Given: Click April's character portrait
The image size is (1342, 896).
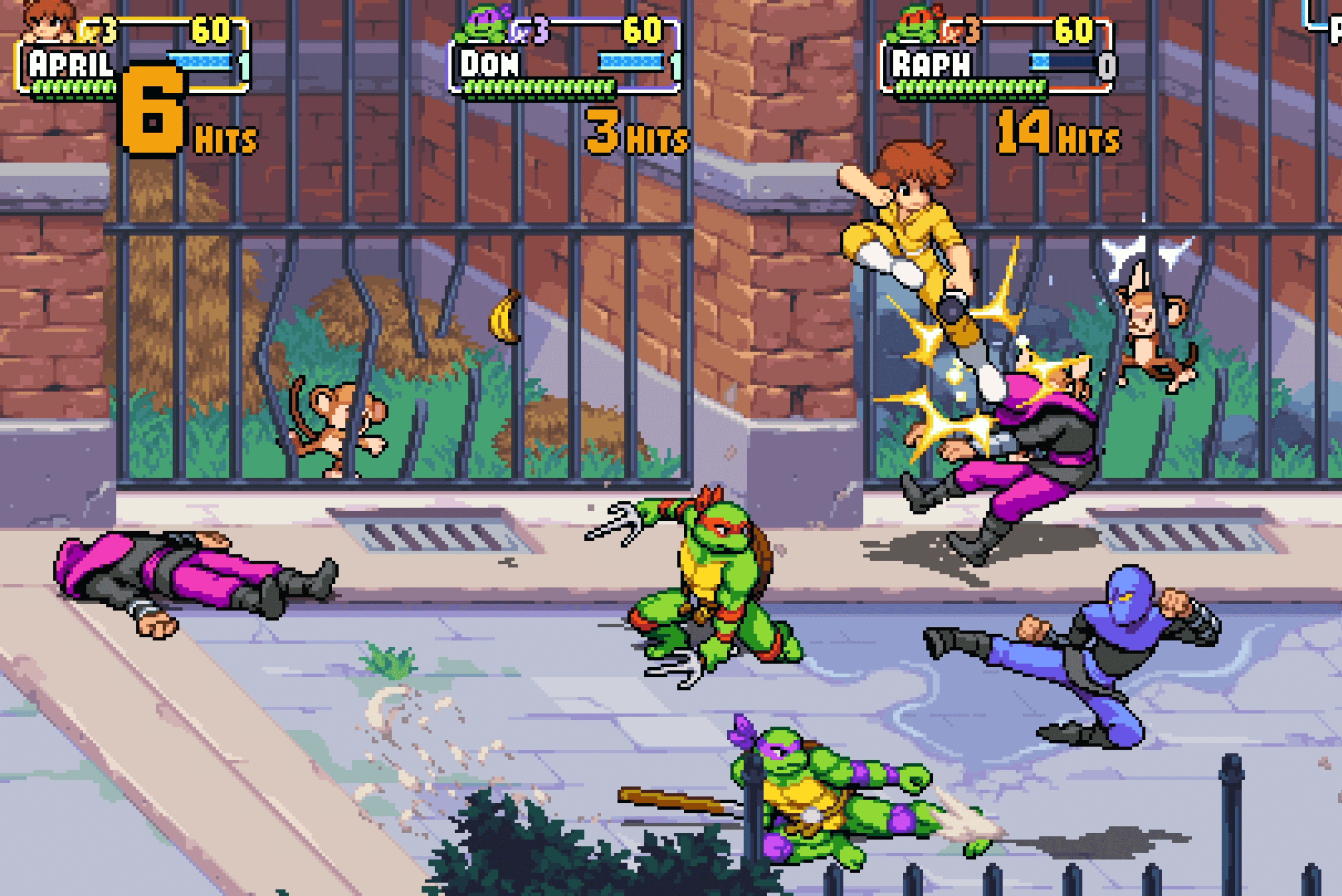Looking at the screenshot, I should point(48,21).
